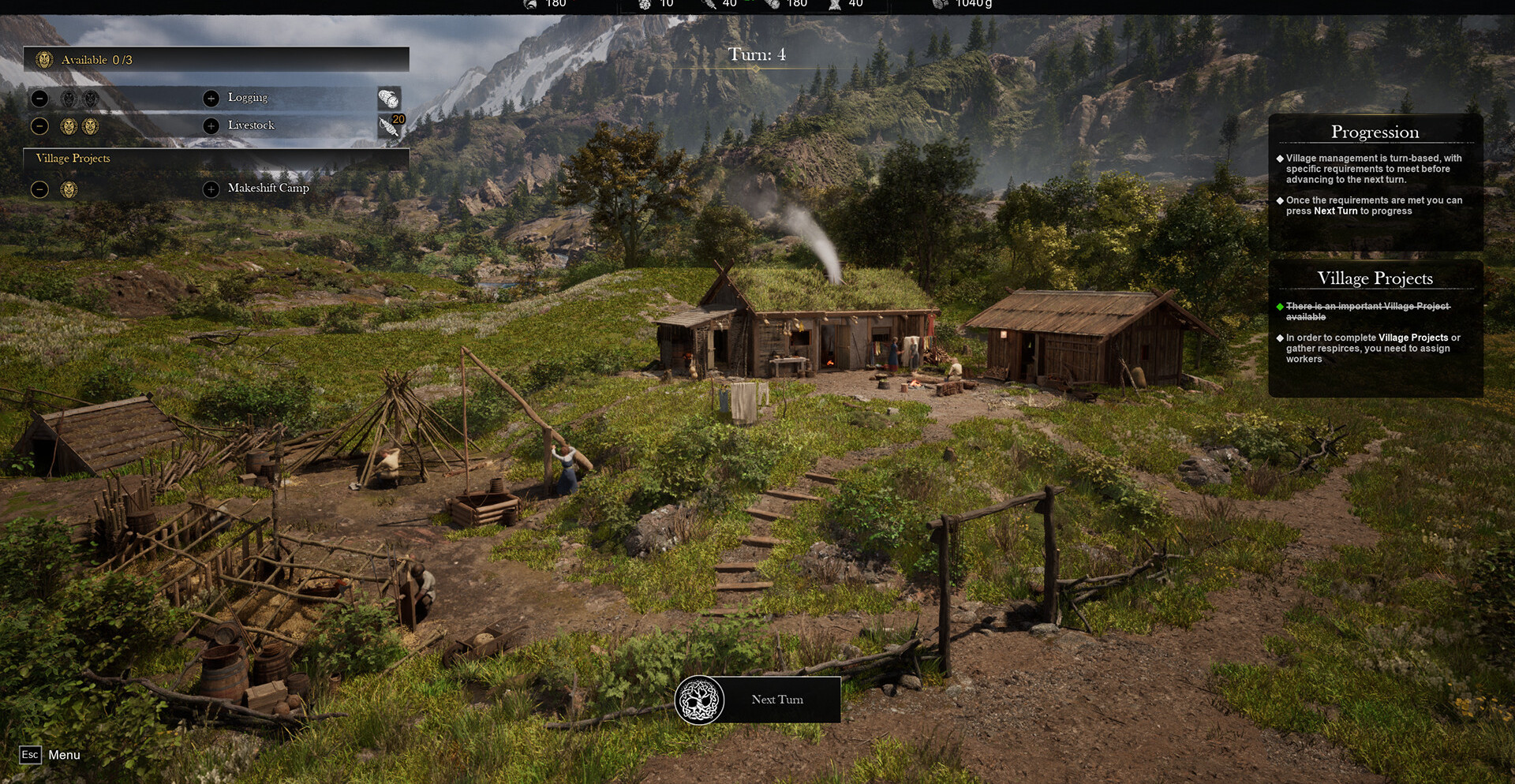
Task: Remove a worker from Livestock
Action: coord(40,126)
